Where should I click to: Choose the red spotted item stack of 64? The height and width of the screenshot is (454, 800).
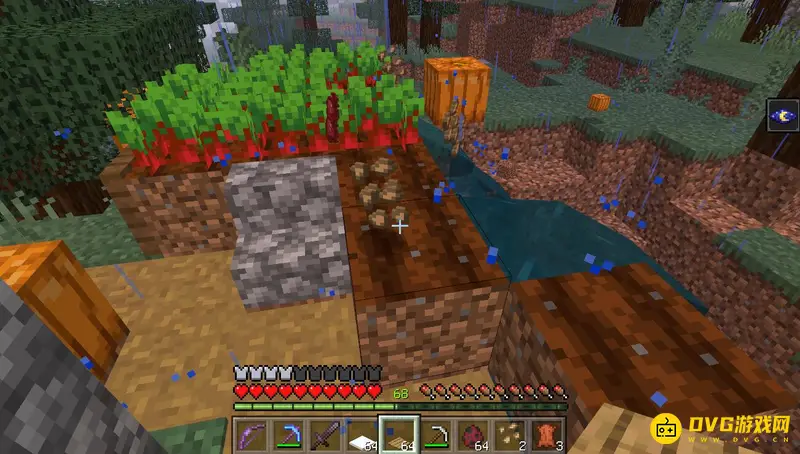pyautogui.click(x=472, y=435)
